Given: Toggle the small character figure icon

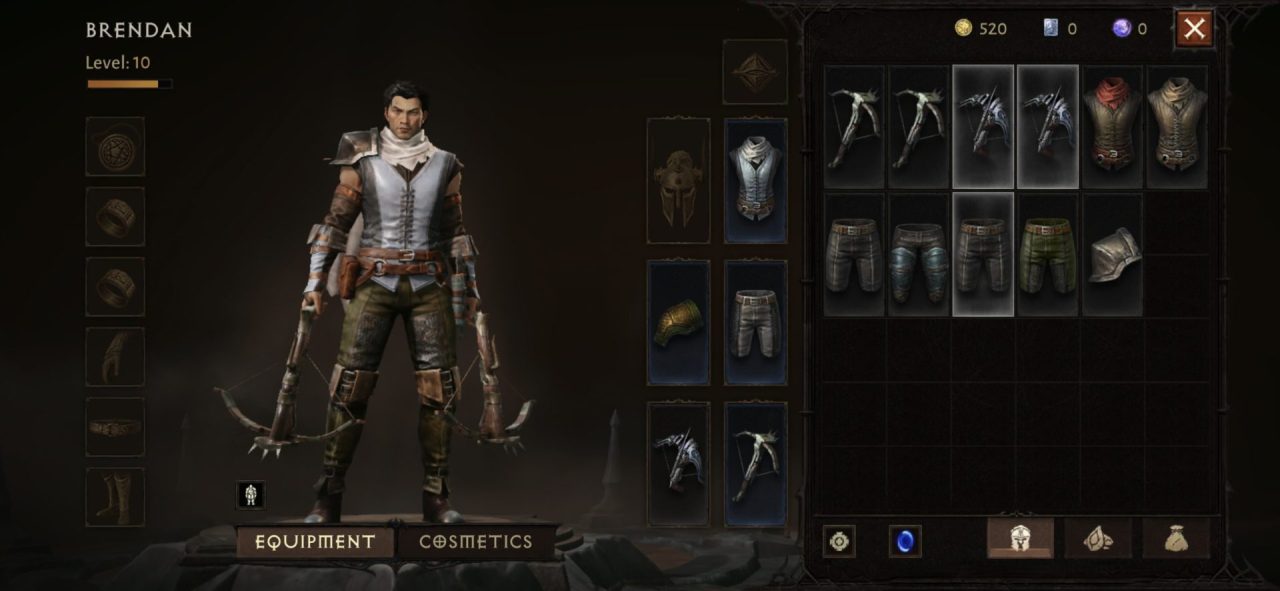Looking at the screenshot, I should click(250, 494).
